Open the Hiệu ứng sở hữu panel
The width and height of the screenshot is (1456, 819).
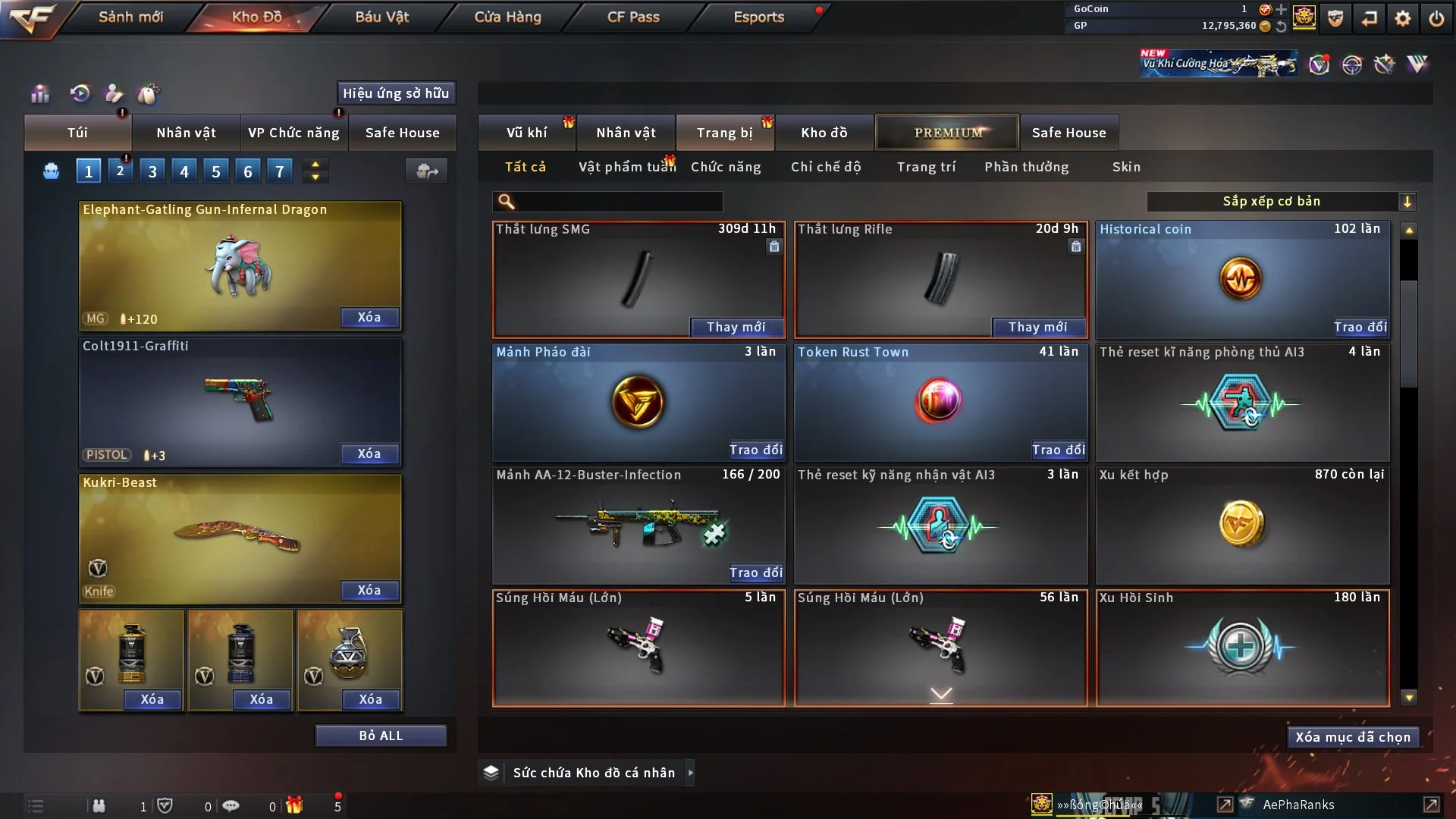(396, 93)
